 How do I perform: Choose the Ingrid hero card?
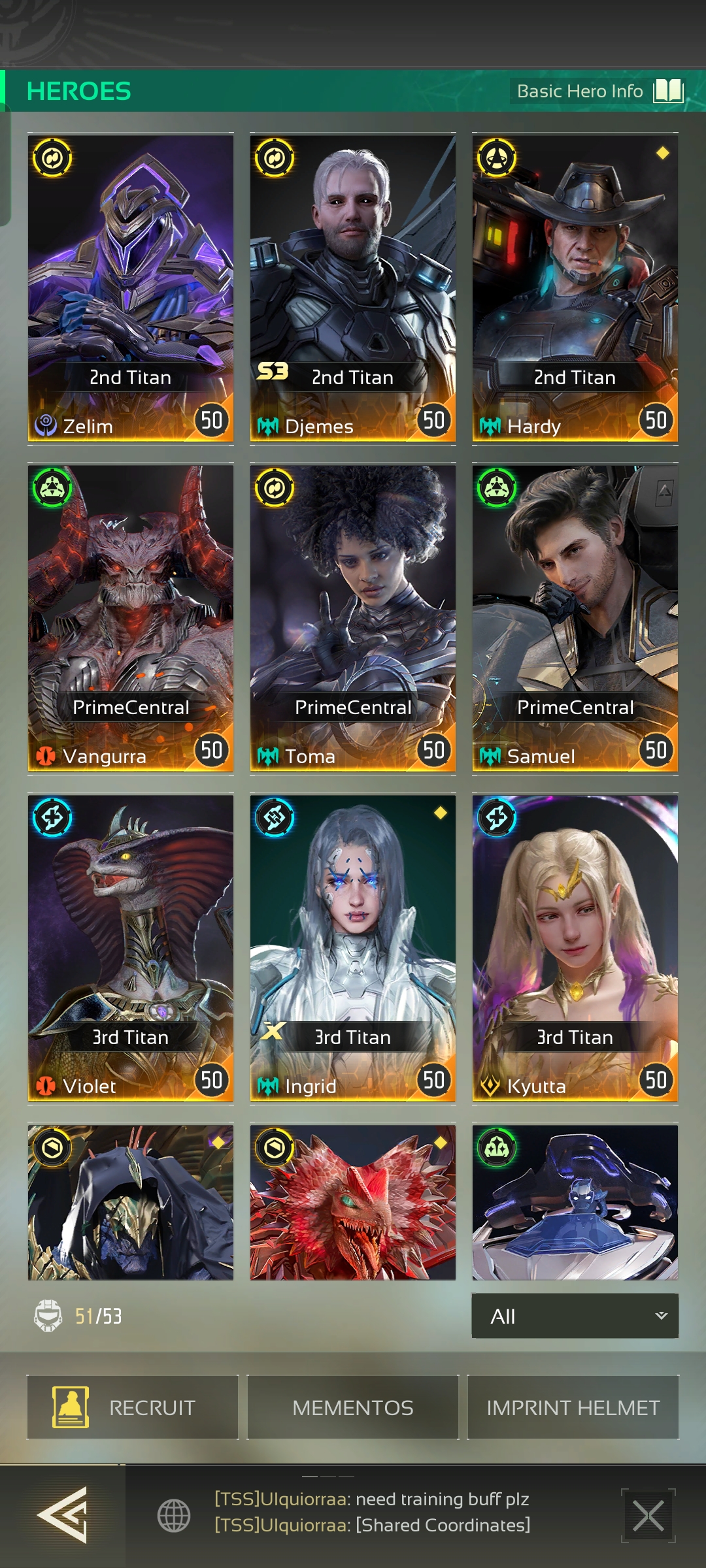[x=353, y=947]
